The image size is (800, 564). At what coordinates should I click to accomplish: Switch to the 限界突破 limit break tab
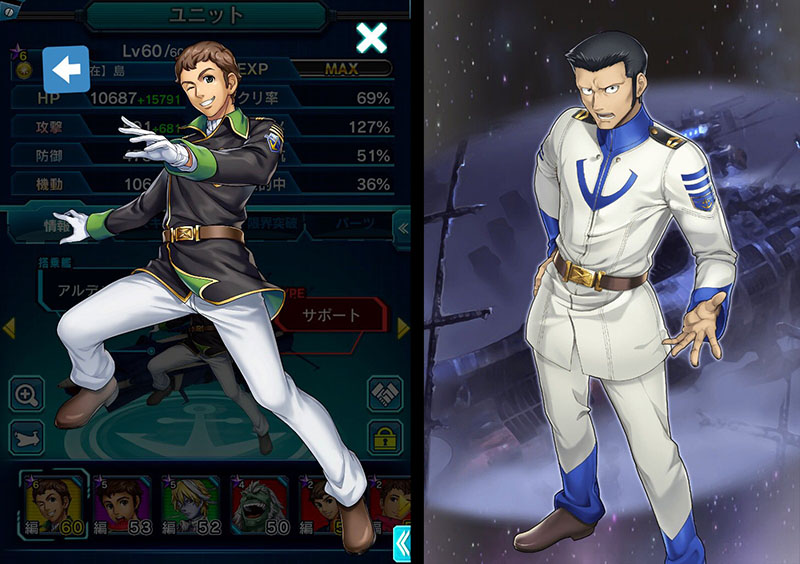click(x=265, y=224)
